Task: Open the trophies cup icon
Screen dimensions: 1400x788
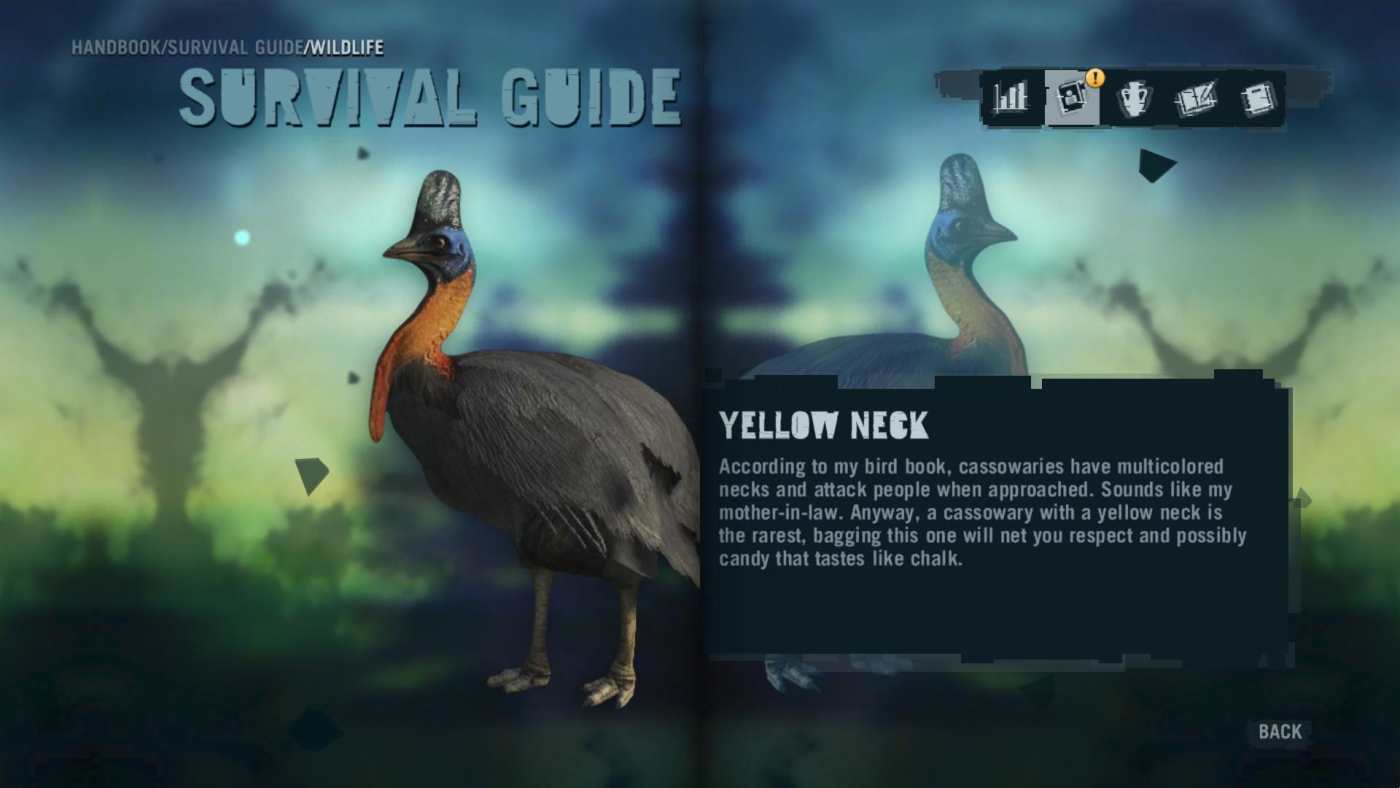Action: click(1135, 97)
